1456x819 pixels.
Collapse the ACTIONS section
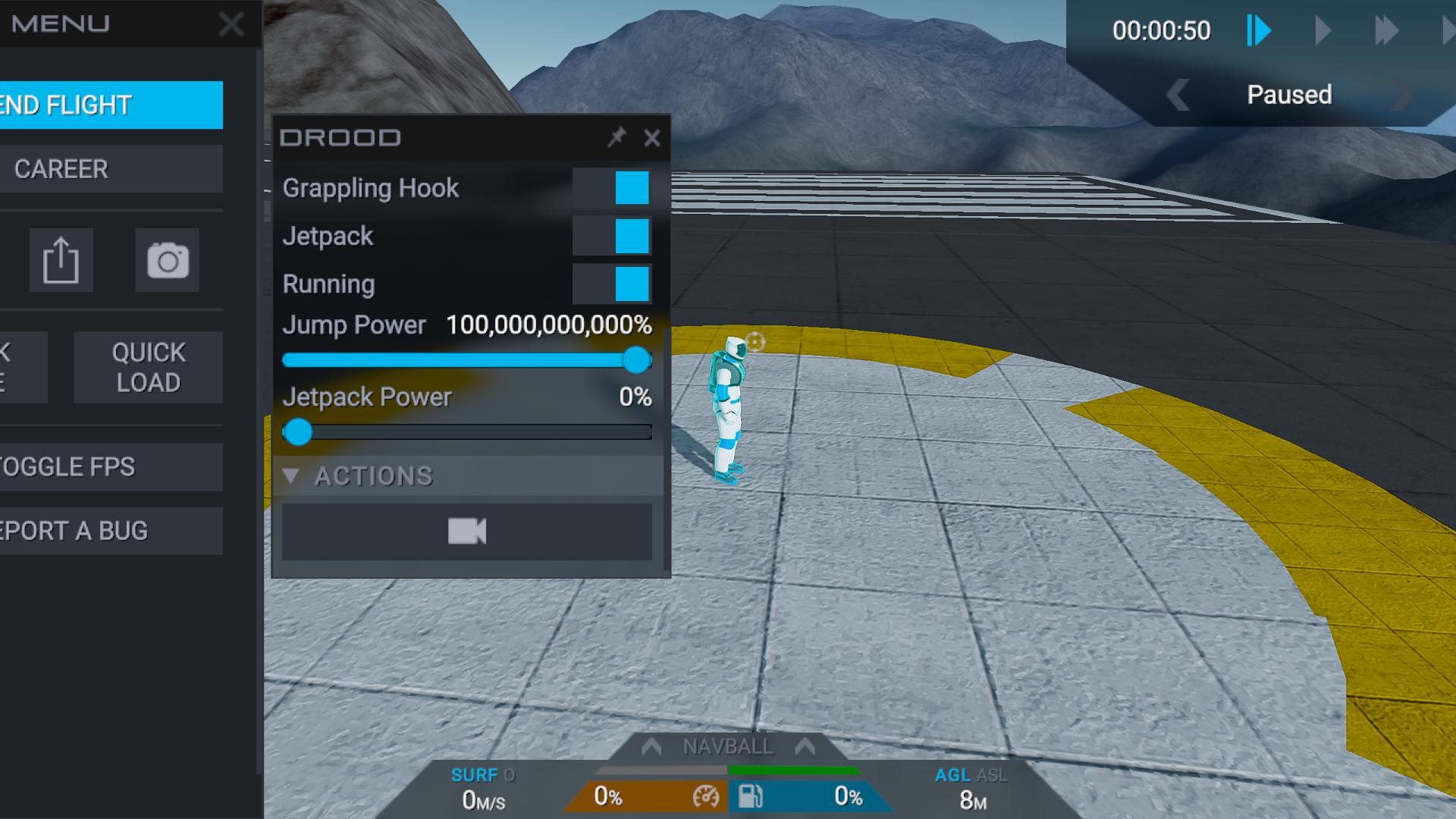pos(290,476)
